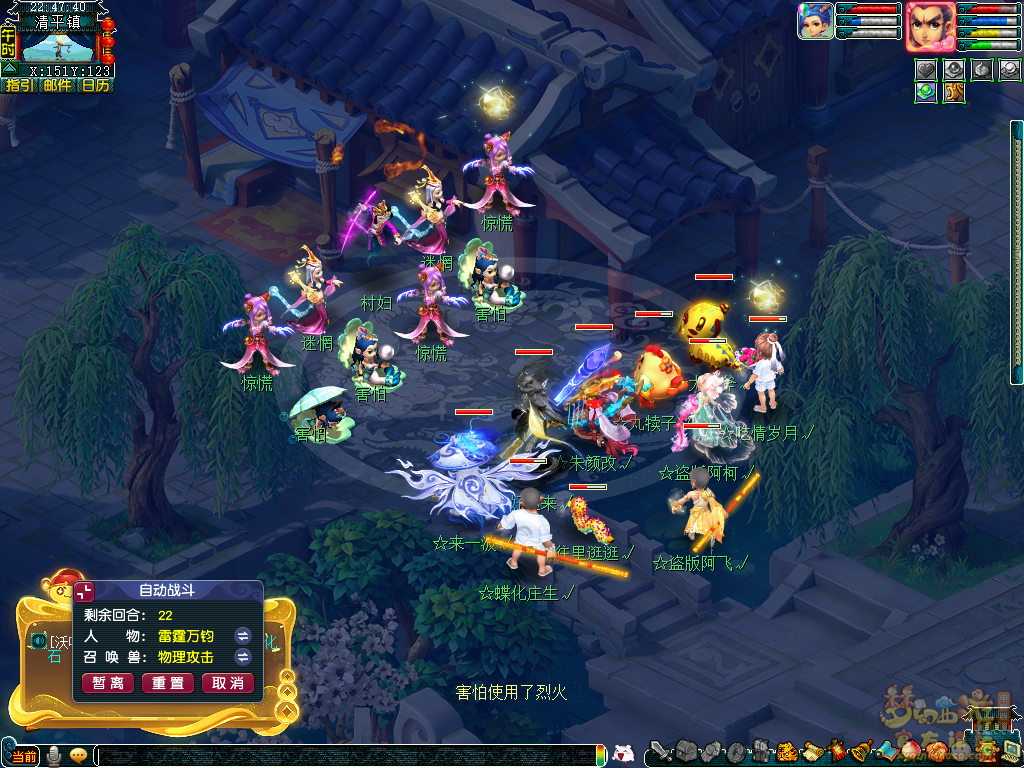Open the 日历 calendar tab
The image size is (1024, 768).
tap(95, 86)
